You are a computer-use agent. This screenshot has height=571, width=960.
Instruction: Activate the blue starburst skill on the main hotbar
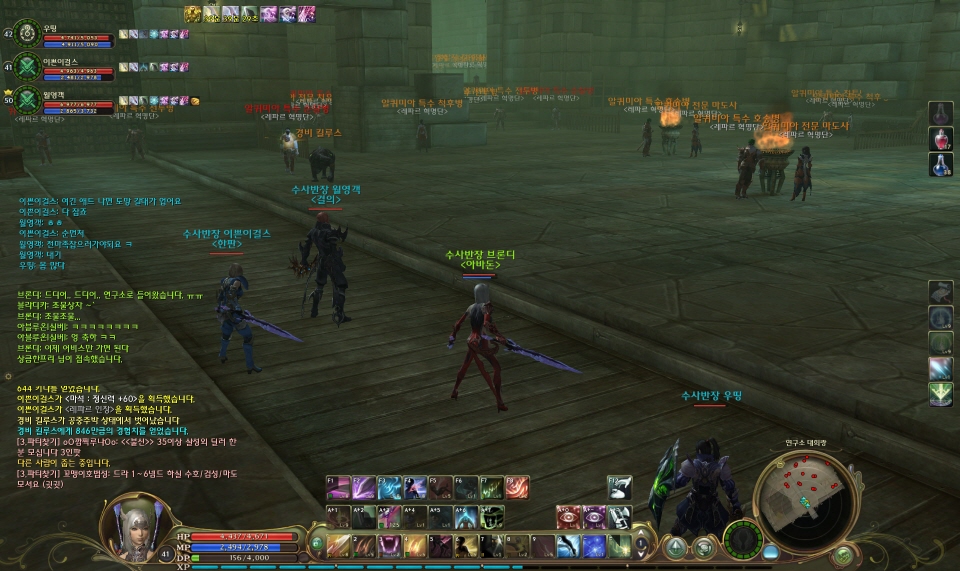[594, 546]
